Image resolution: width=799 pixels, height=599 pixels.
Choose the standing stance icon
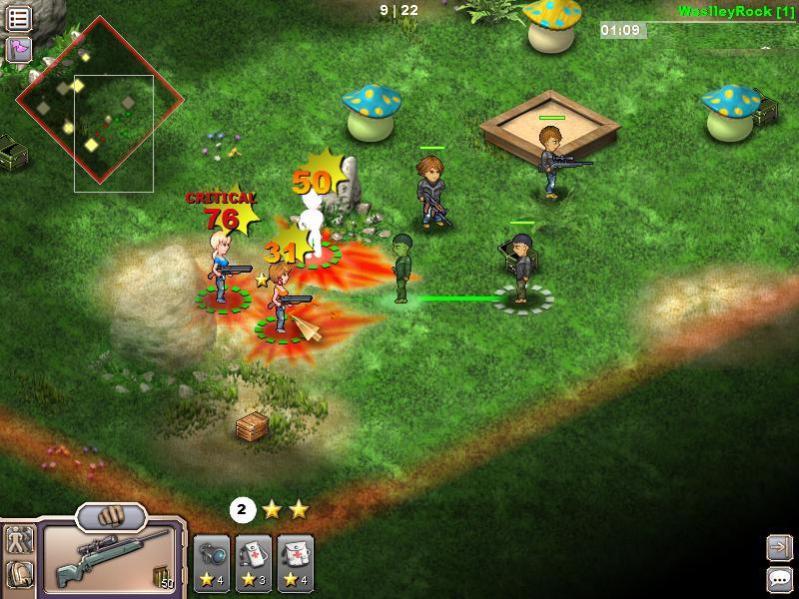click(x=19, y=540)
